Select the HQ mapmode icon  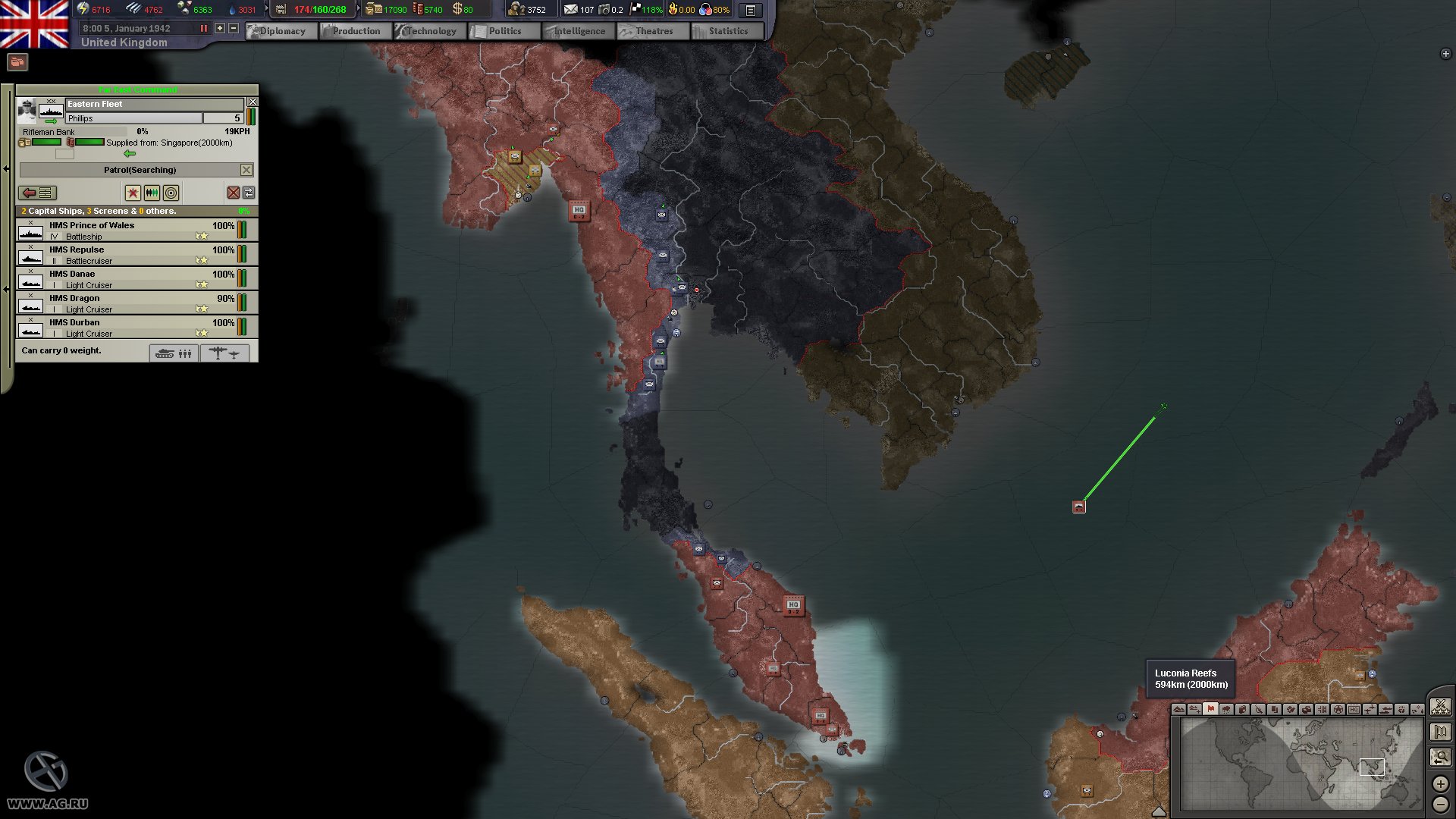1355,709
